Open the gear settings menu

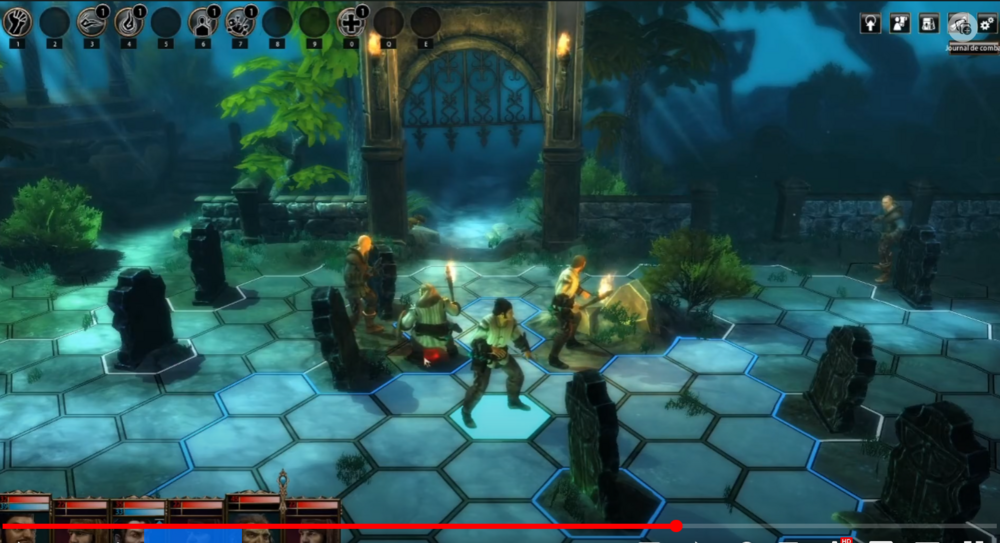(990, 24)
